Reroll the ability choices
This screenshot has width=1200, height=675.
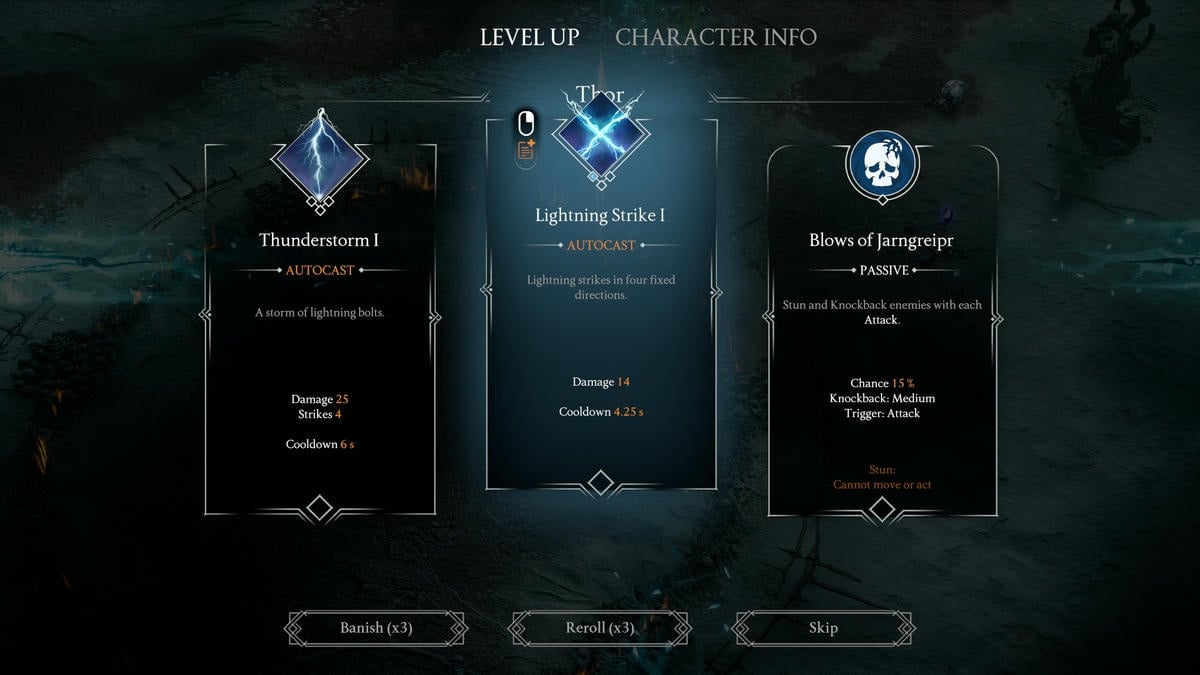click(x=600, y=628)
